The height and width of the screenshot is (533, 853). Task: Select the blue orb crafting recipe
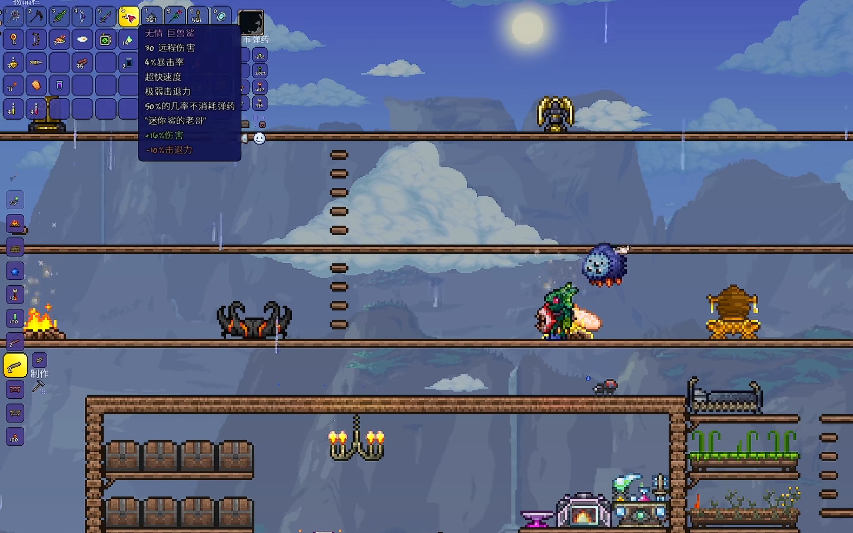[15, 270]
